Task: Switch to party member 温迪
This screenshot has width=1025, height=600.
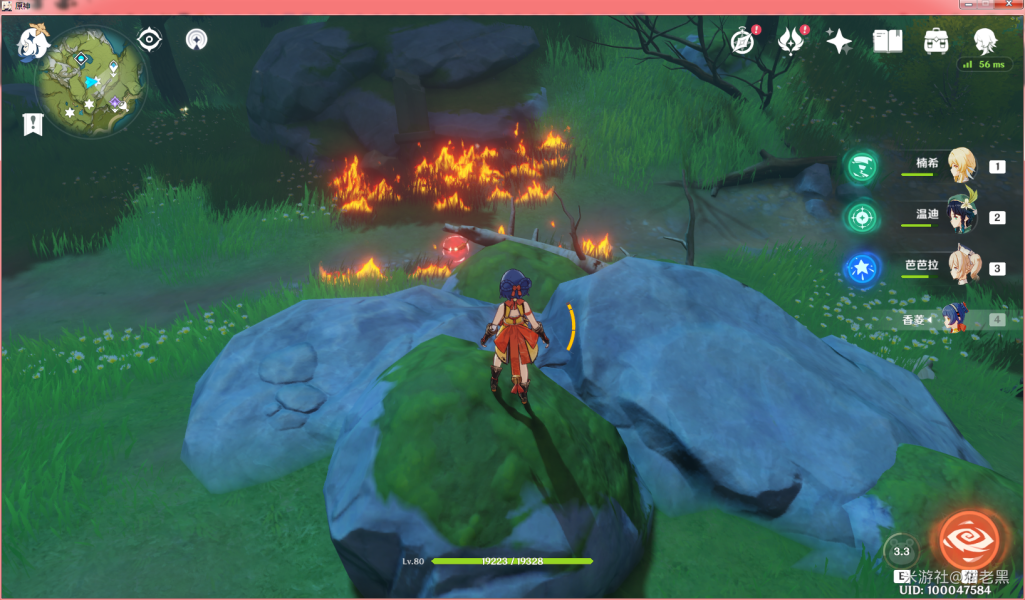Action: pos(962,216)
